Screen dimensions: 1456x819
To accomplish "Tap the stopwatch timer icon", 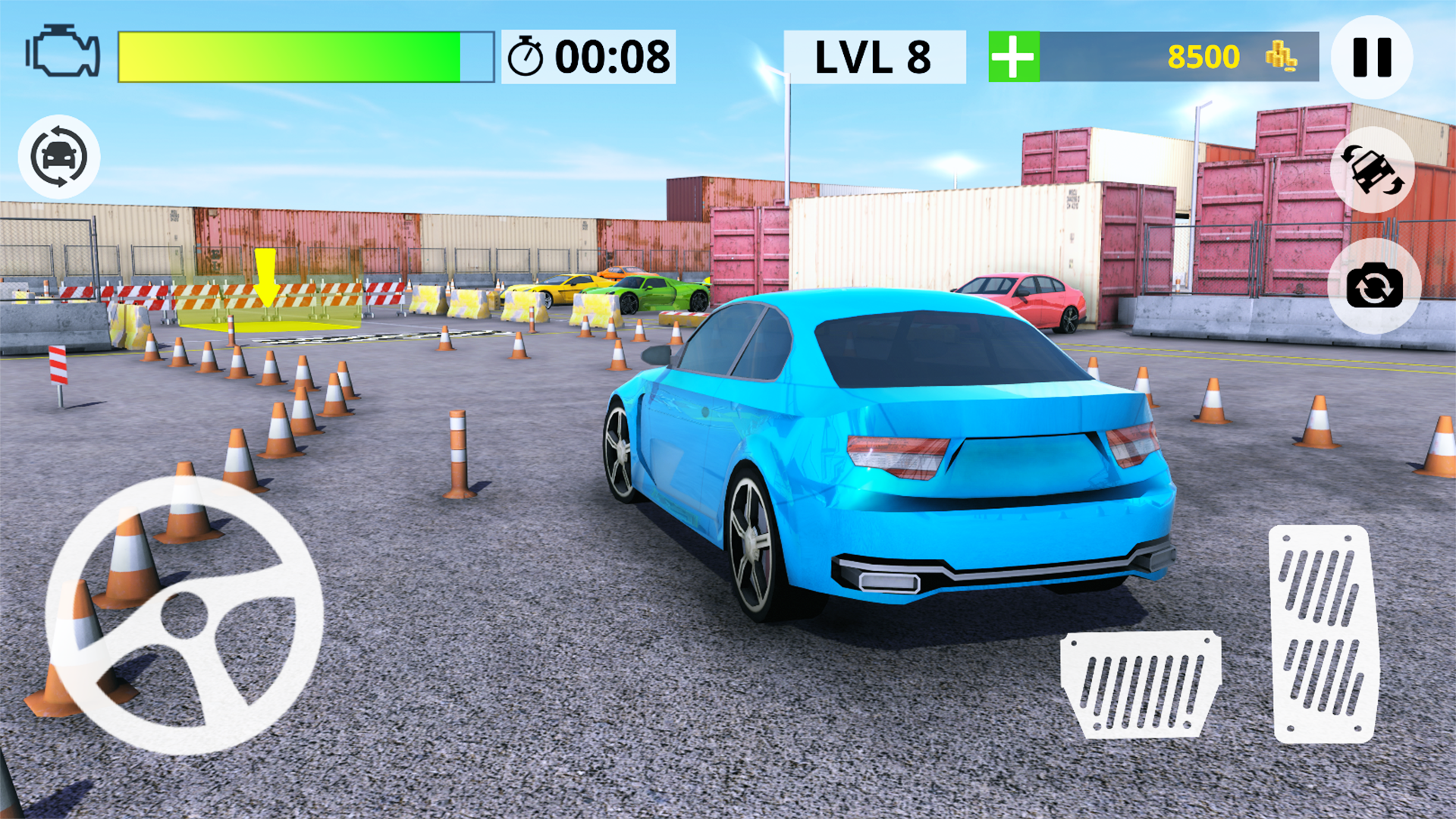I will (x=525, y=55).
